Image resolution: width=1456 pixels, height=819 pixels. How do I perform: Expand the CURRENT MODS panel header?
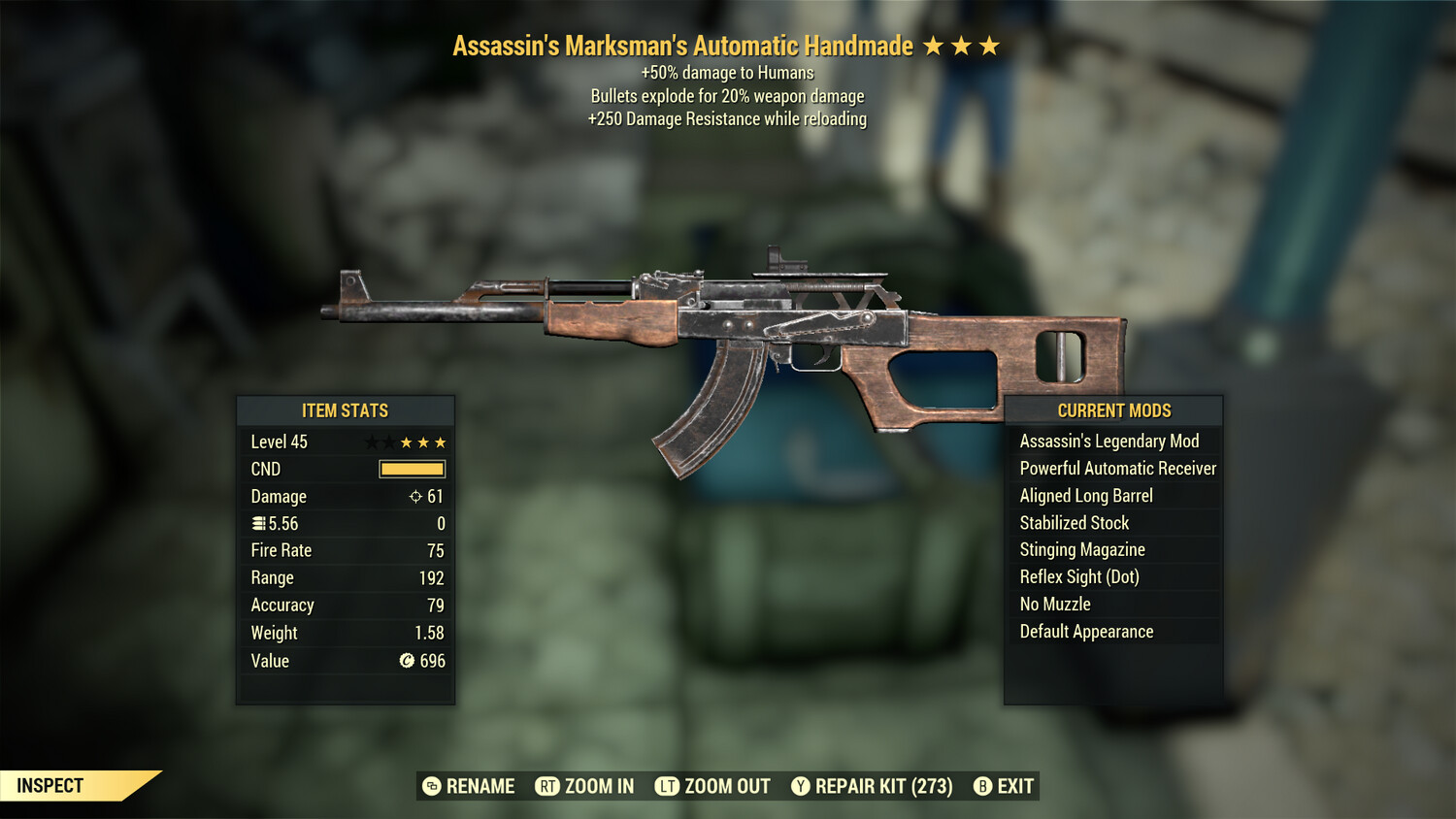(x=1113, y=410)
